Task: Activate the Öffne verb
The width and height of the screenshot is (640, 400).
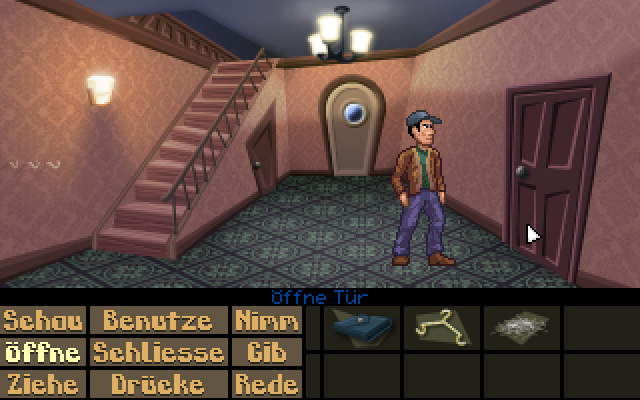Action: [x=43, y=352]
